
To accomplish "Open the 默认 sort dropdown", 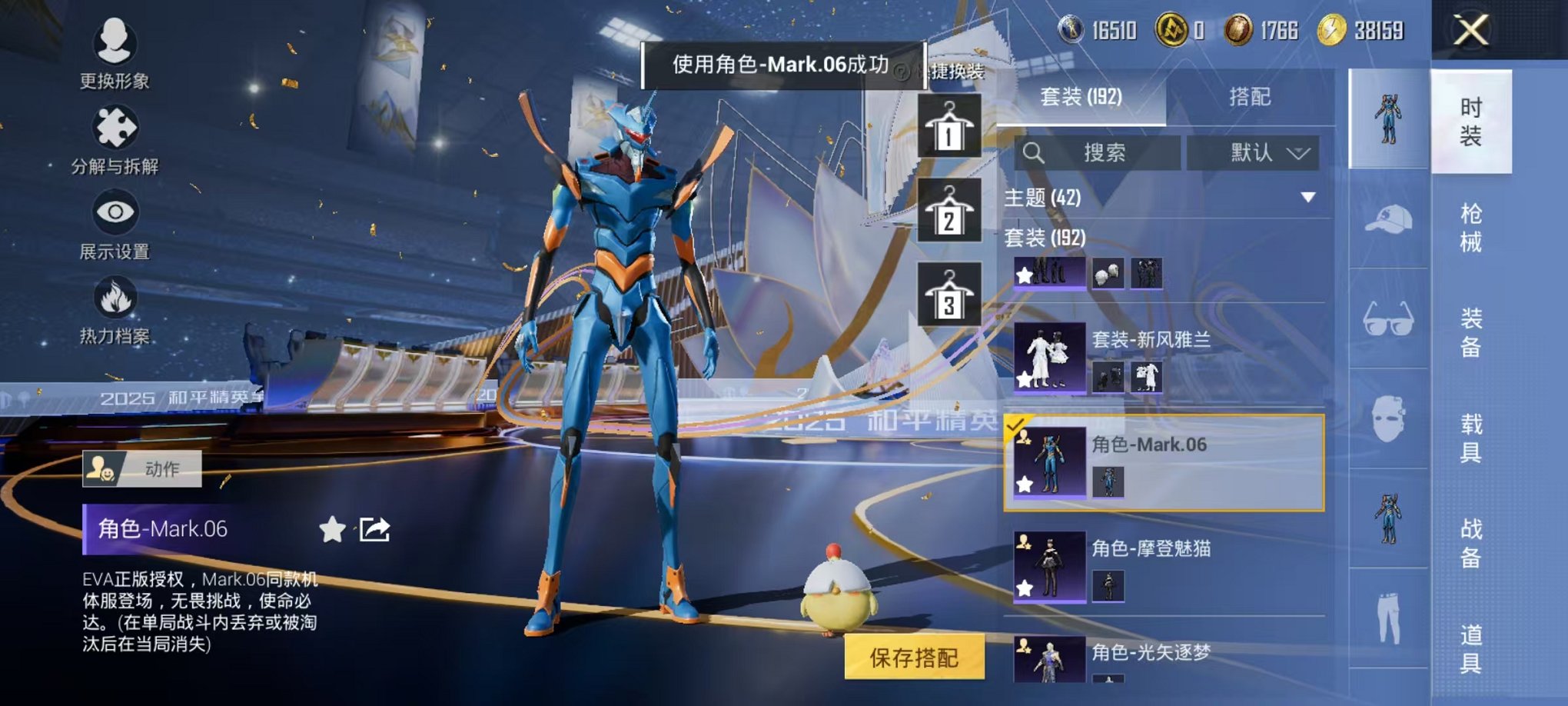I will [1252, 152].
